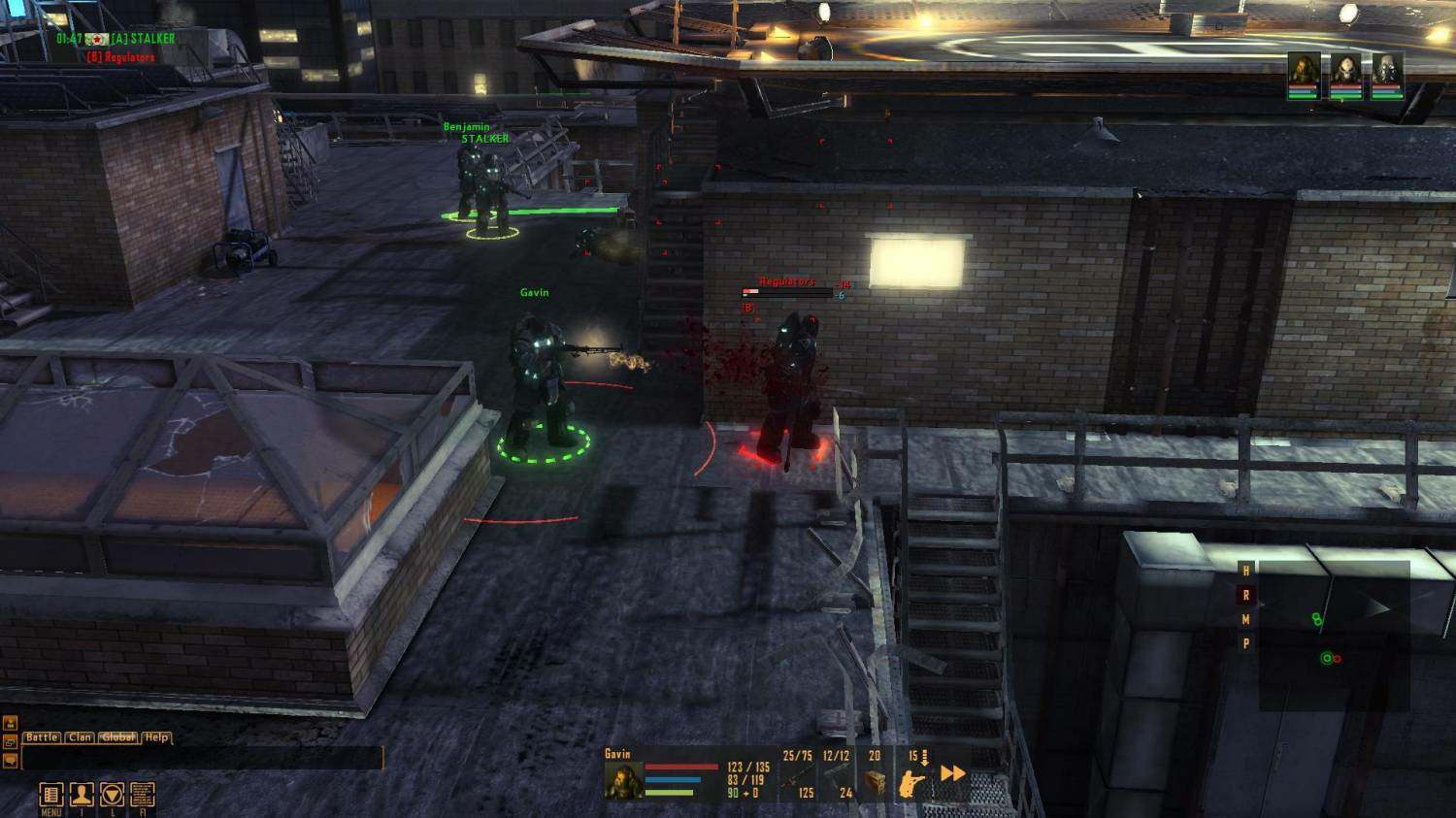Viewport: 1456px width, 818px height.
Task: Toggle the minimap R button
Action: pos(1246,595)
